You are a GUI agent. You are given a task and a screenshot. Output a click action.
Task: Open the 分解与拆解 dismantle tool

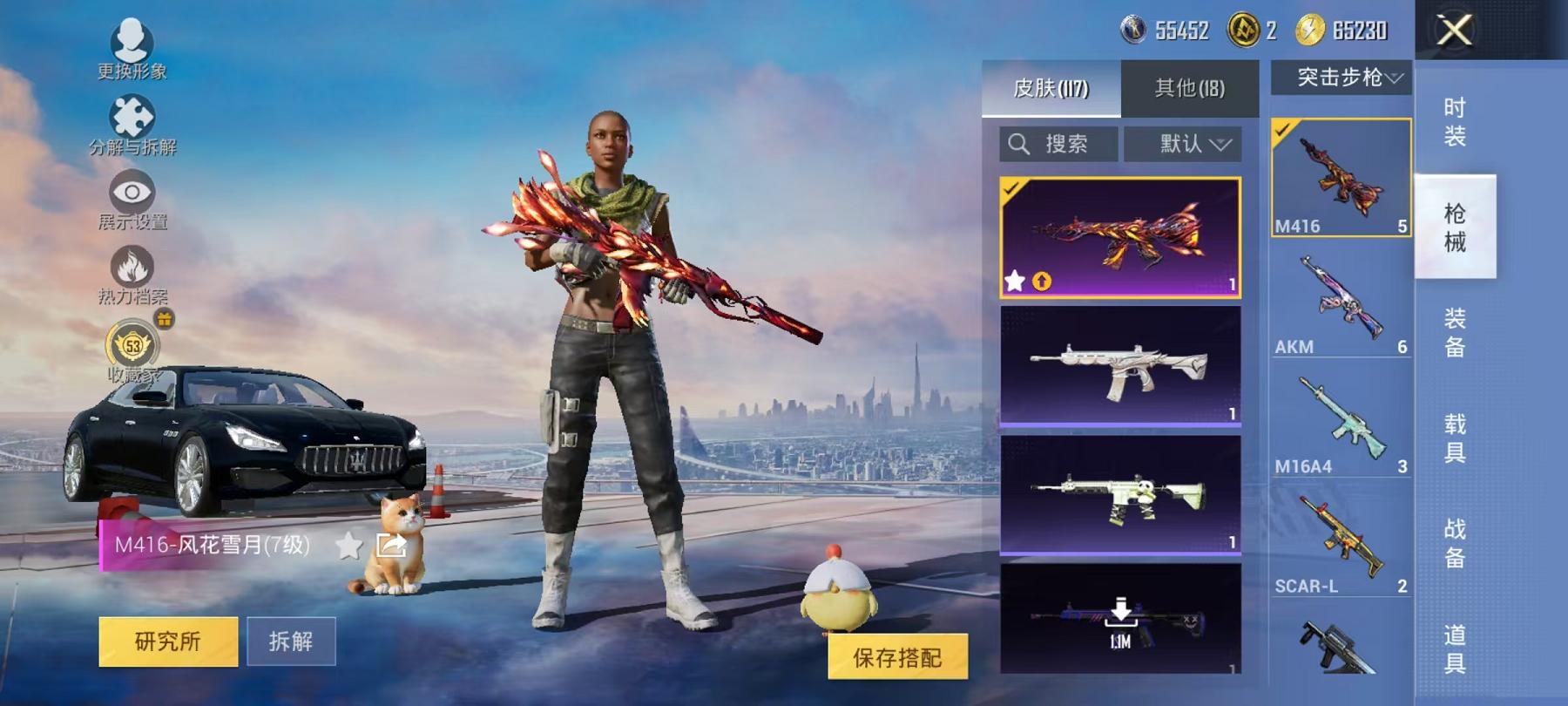click(131, 113)
